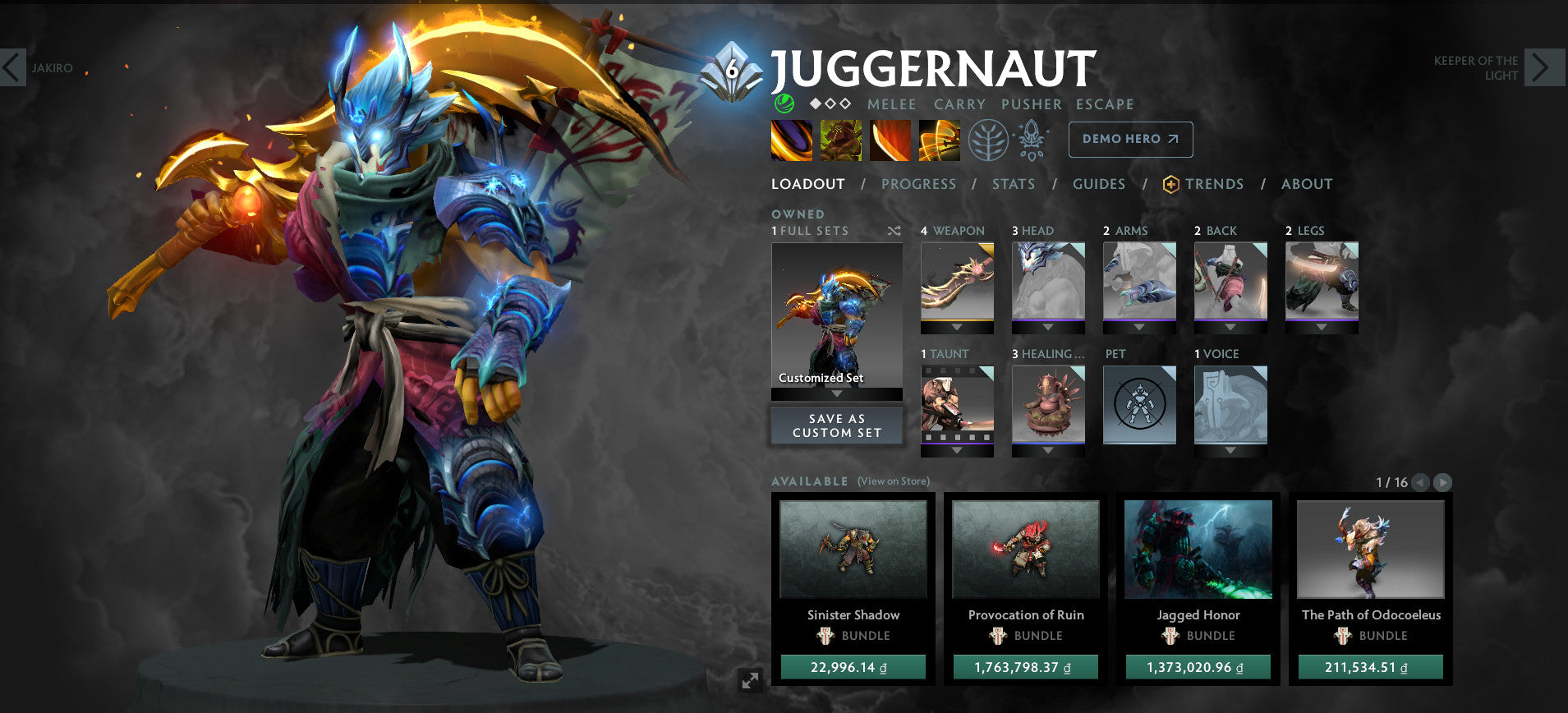Click the gold hexagon icon beside Trends

coord(1170,184)
